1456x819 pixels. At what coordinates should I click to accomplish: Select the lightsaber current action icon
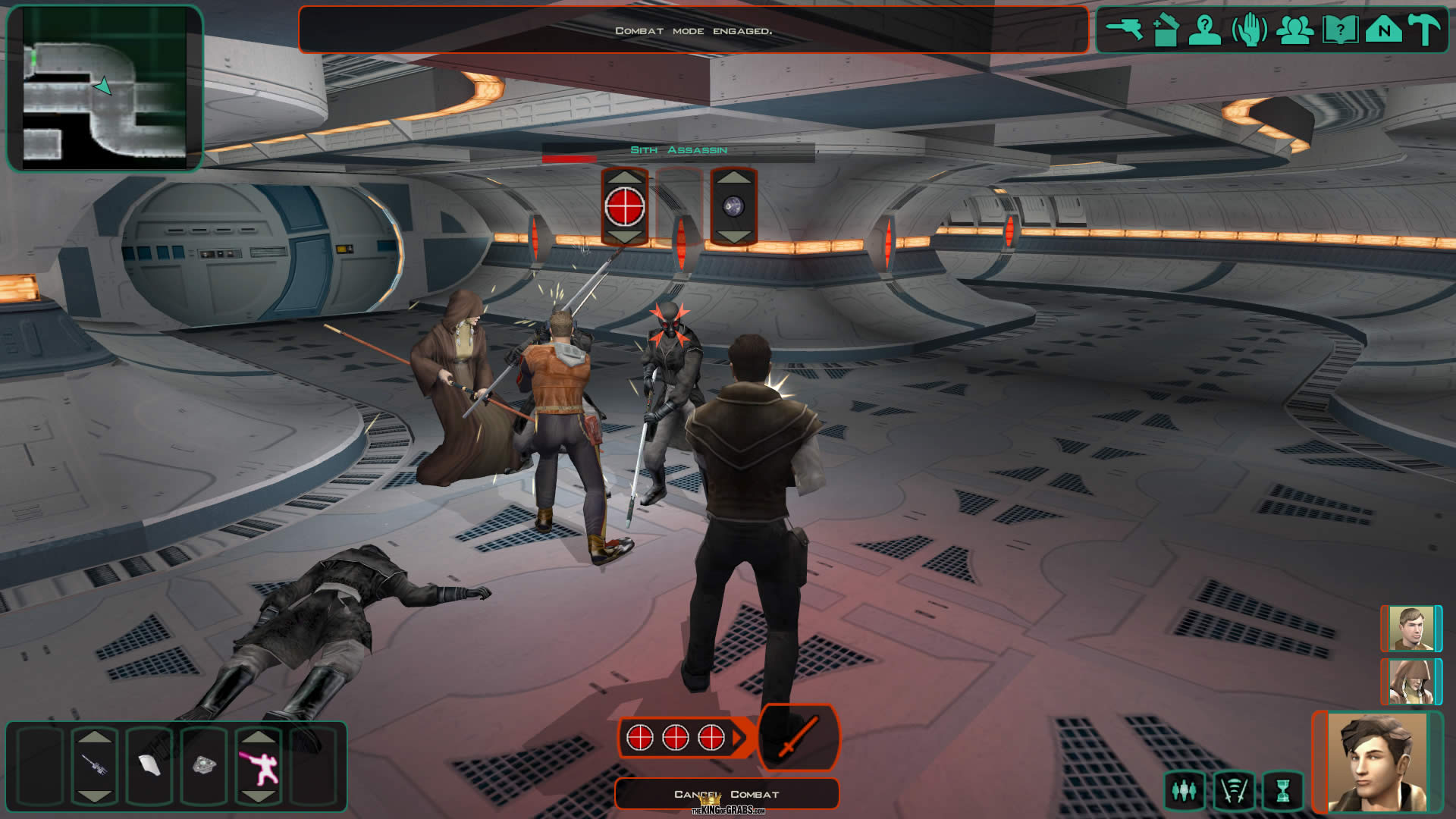click(x=799, y=736)
